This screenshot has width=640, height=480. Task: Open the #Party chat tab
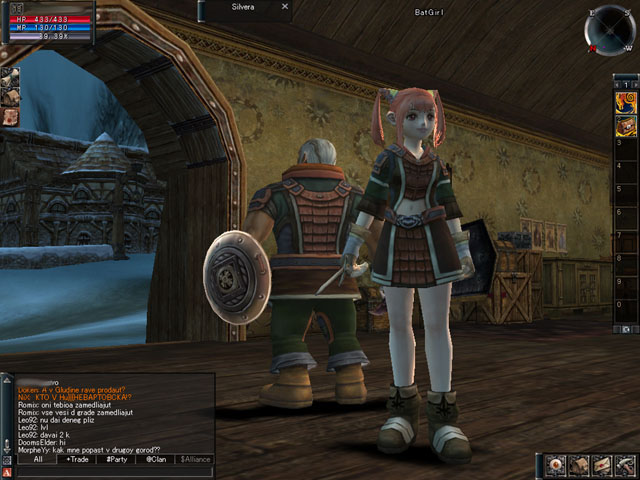[x=117, y=459]
